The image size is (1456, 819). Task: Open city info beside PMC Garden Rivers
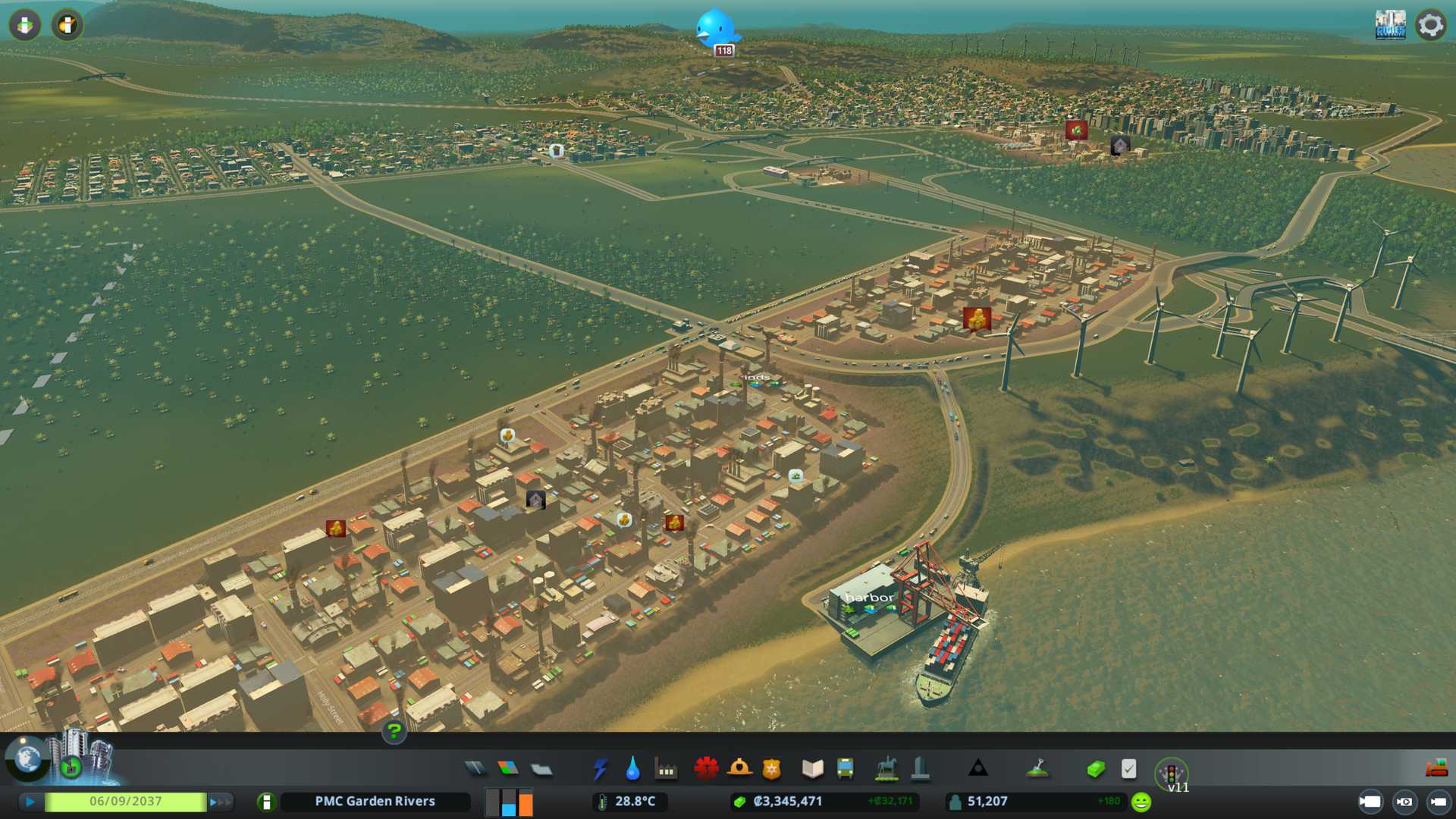point(266,802)
